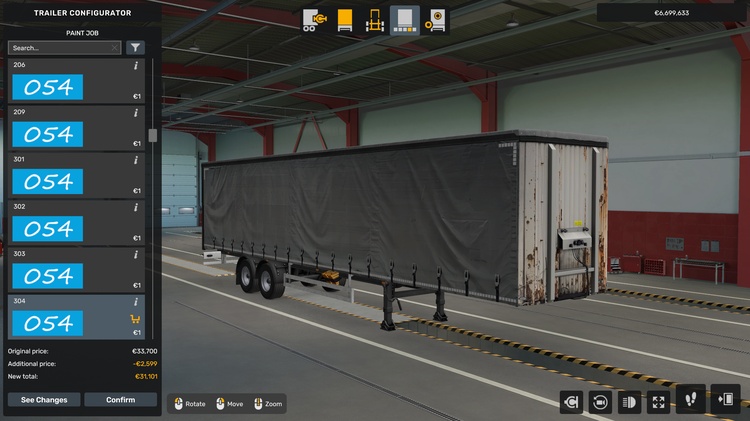Choose paint job 209 from list
The image size is (750, 421).
click(x=48, y=134)
